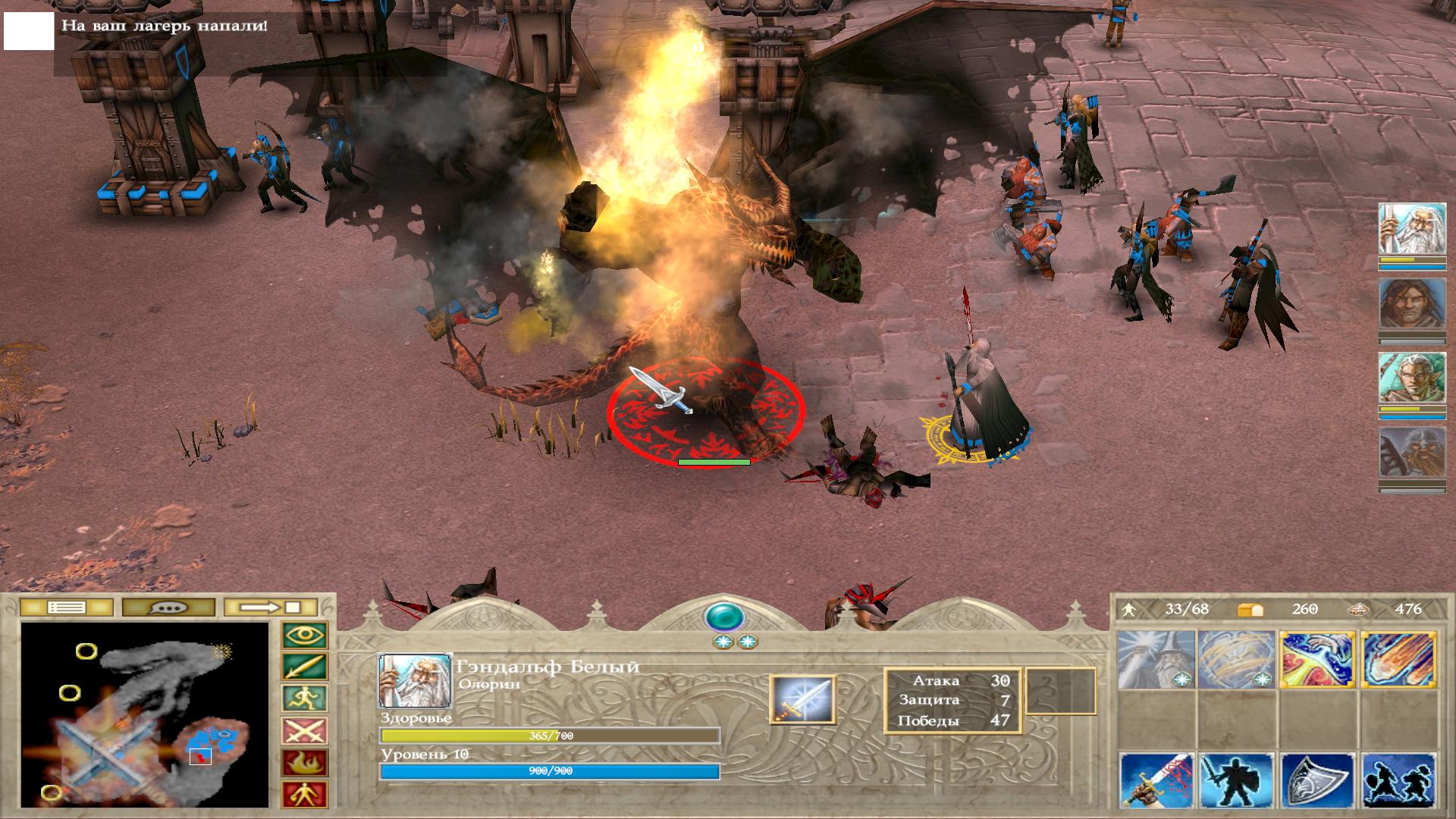This screenshot has width=1456, height=819.
Task: Select the dark-haired man hero portrait
Action: (1412, 304)
